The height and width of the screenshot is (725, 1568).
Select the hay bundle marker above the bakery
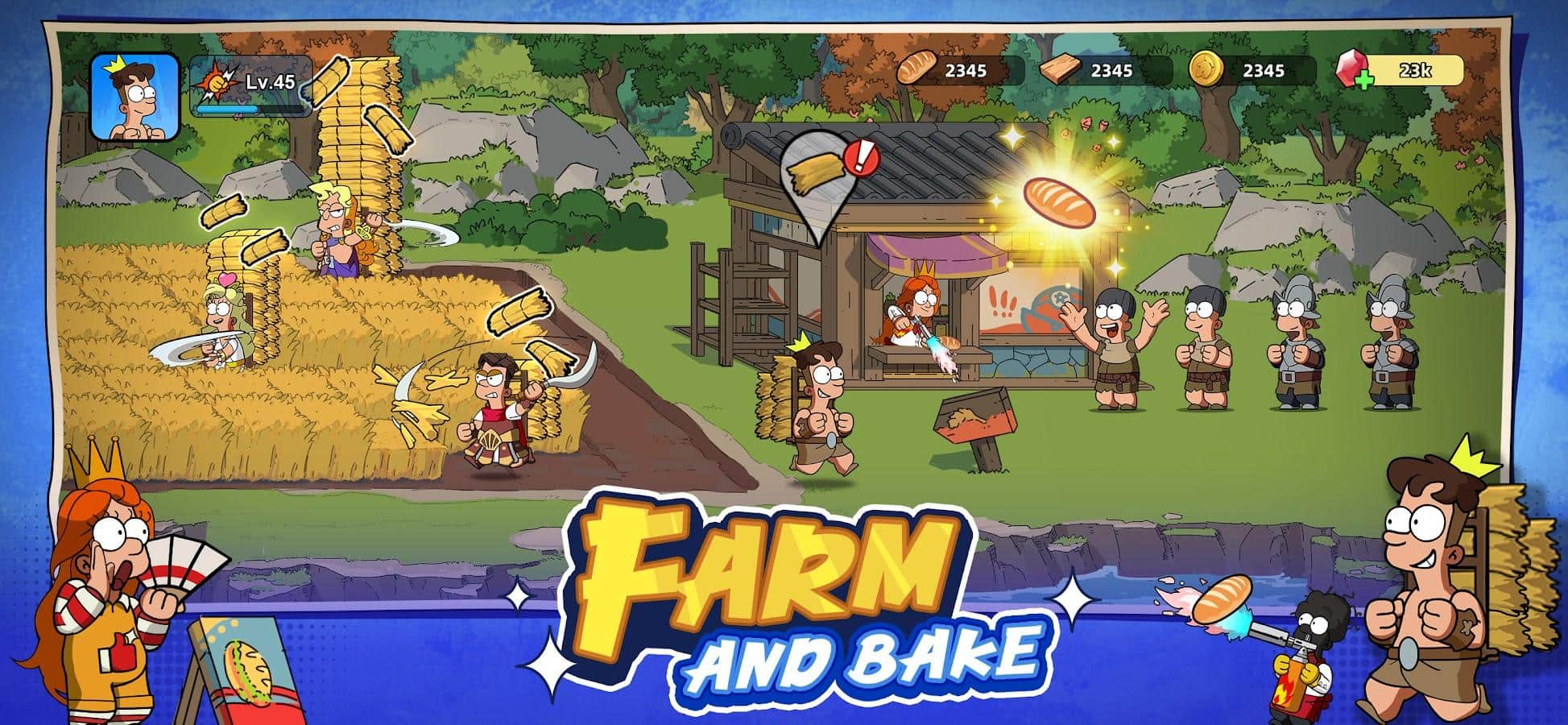817,173
